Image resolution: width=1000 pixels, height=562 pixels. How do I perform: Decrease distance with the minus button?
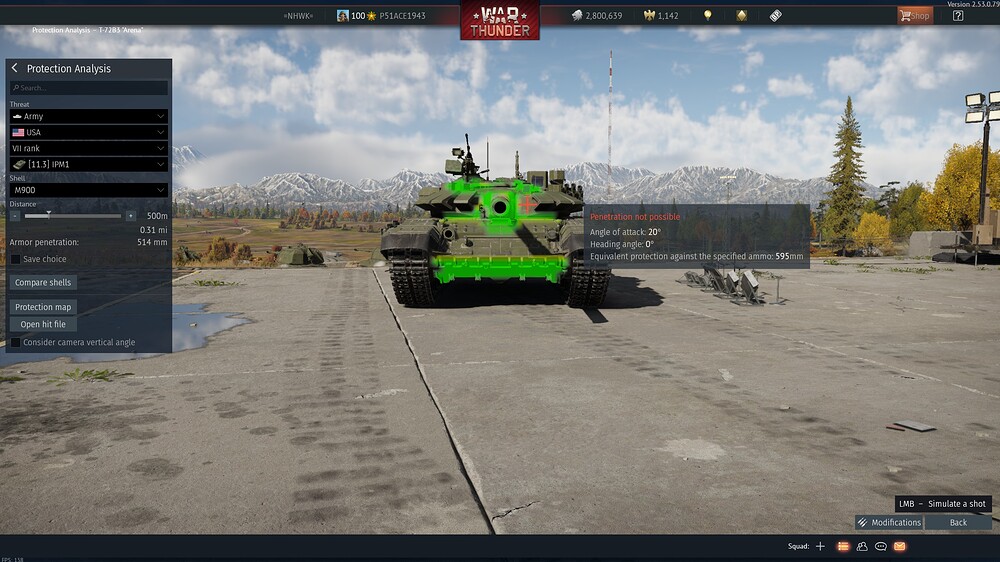click(x=15, y=215)
